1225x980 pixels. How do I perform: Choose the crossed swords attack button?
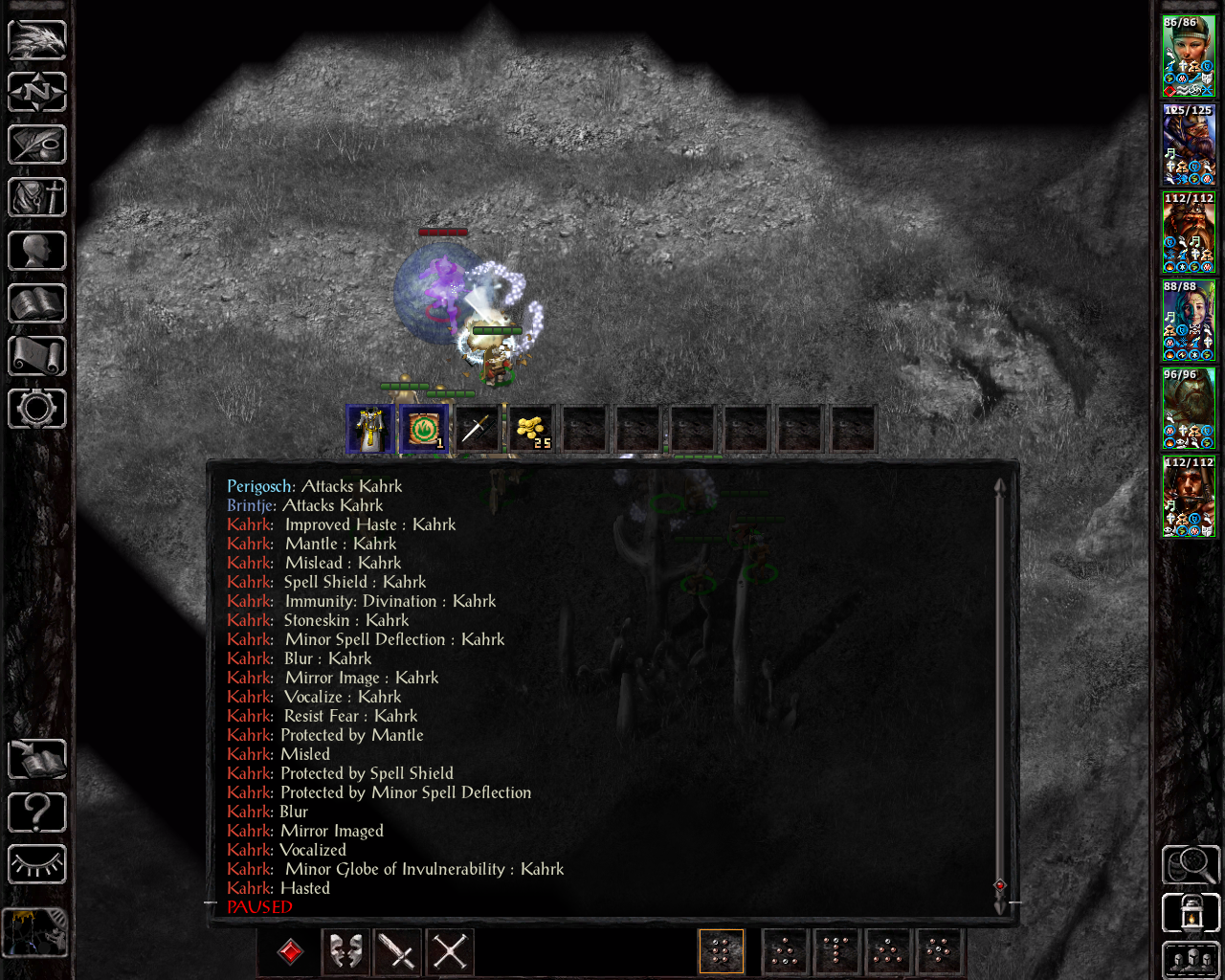450,951
